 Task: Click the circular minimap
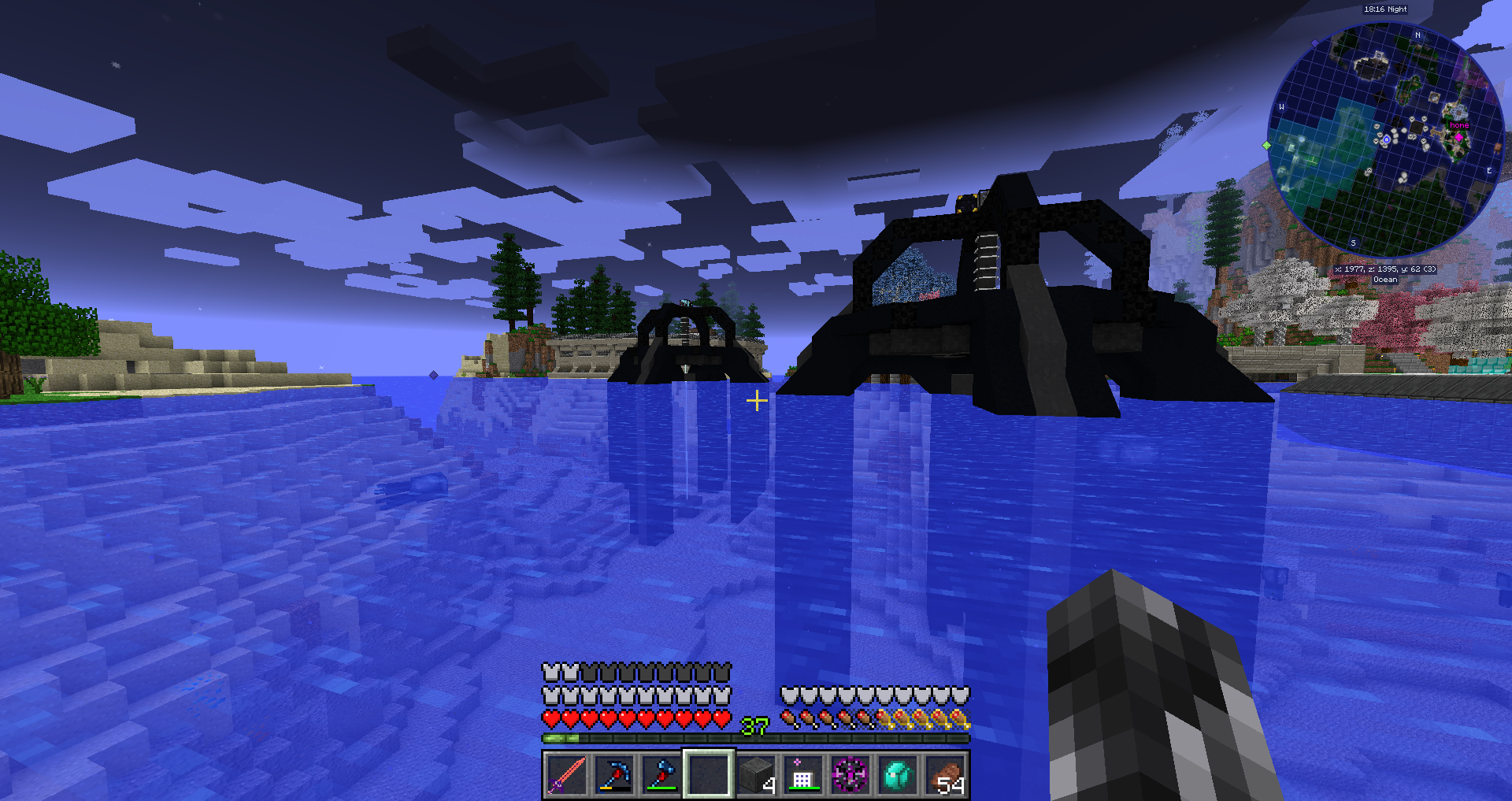(x=1386, y=140)
